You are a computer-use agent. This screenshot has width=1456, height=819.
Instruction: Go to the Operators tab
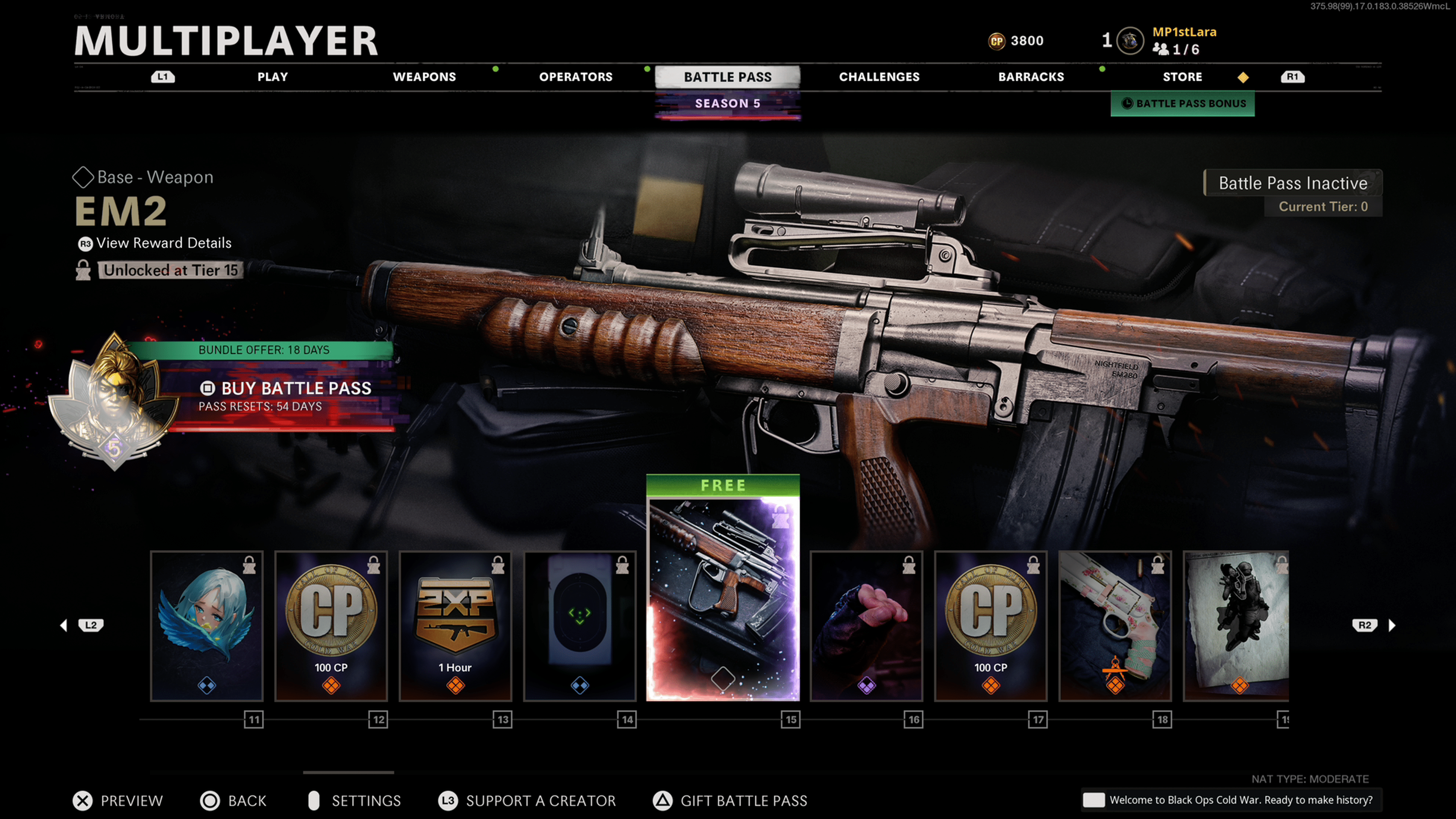point(576,77)
